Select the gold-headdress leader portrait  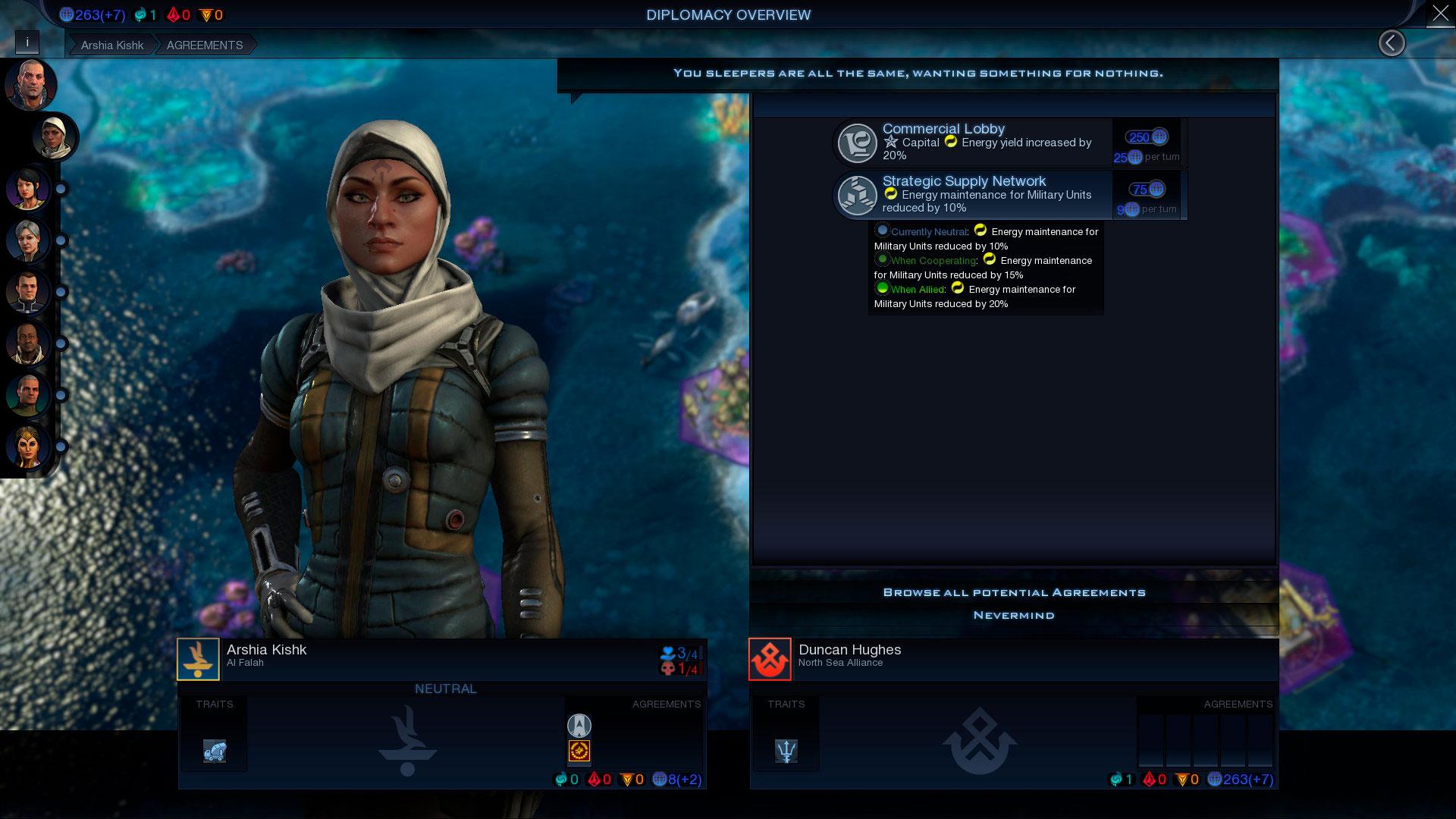28,446
